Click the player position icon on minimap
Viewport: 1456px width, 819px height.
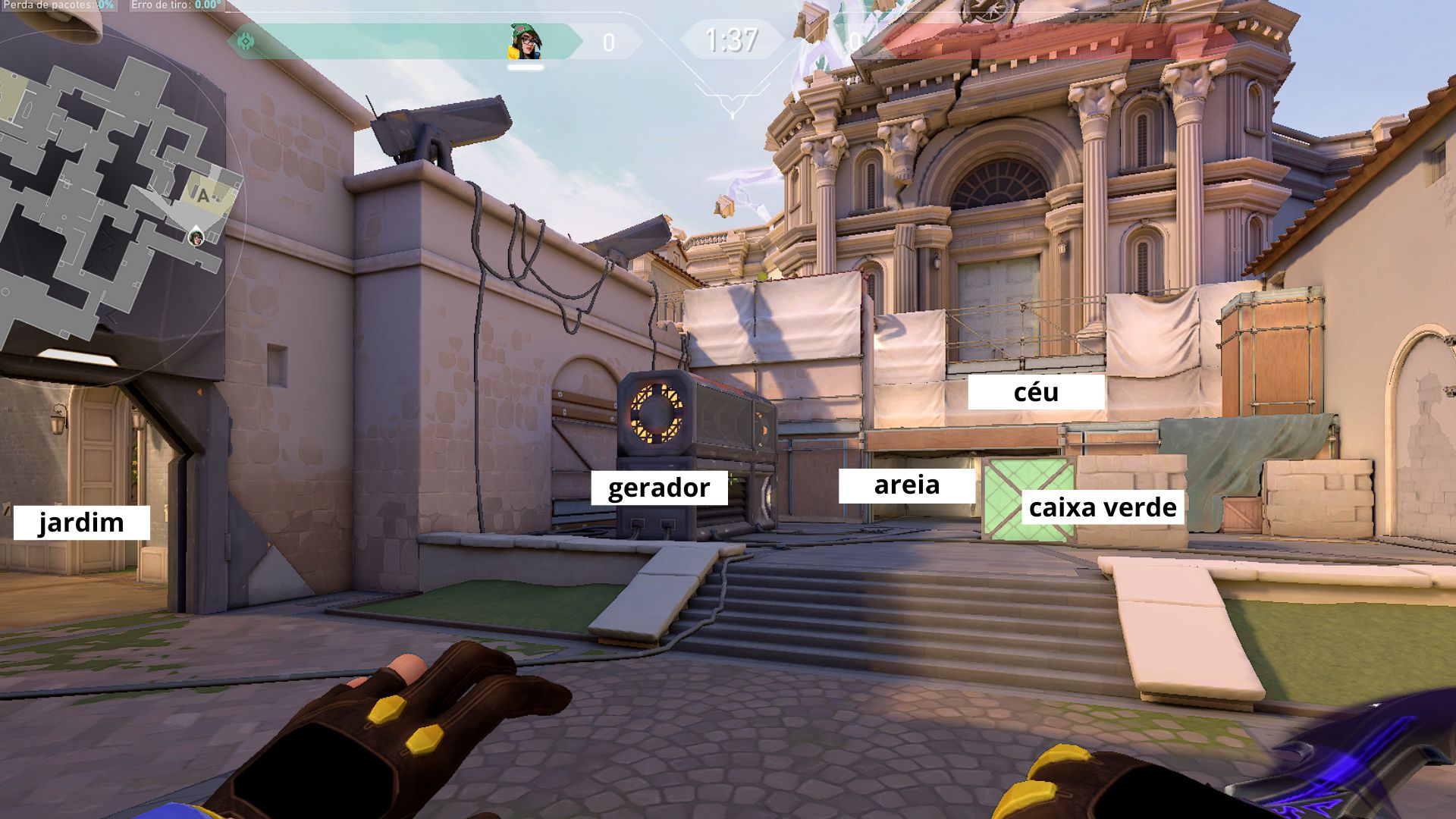[x=196, y=238]
